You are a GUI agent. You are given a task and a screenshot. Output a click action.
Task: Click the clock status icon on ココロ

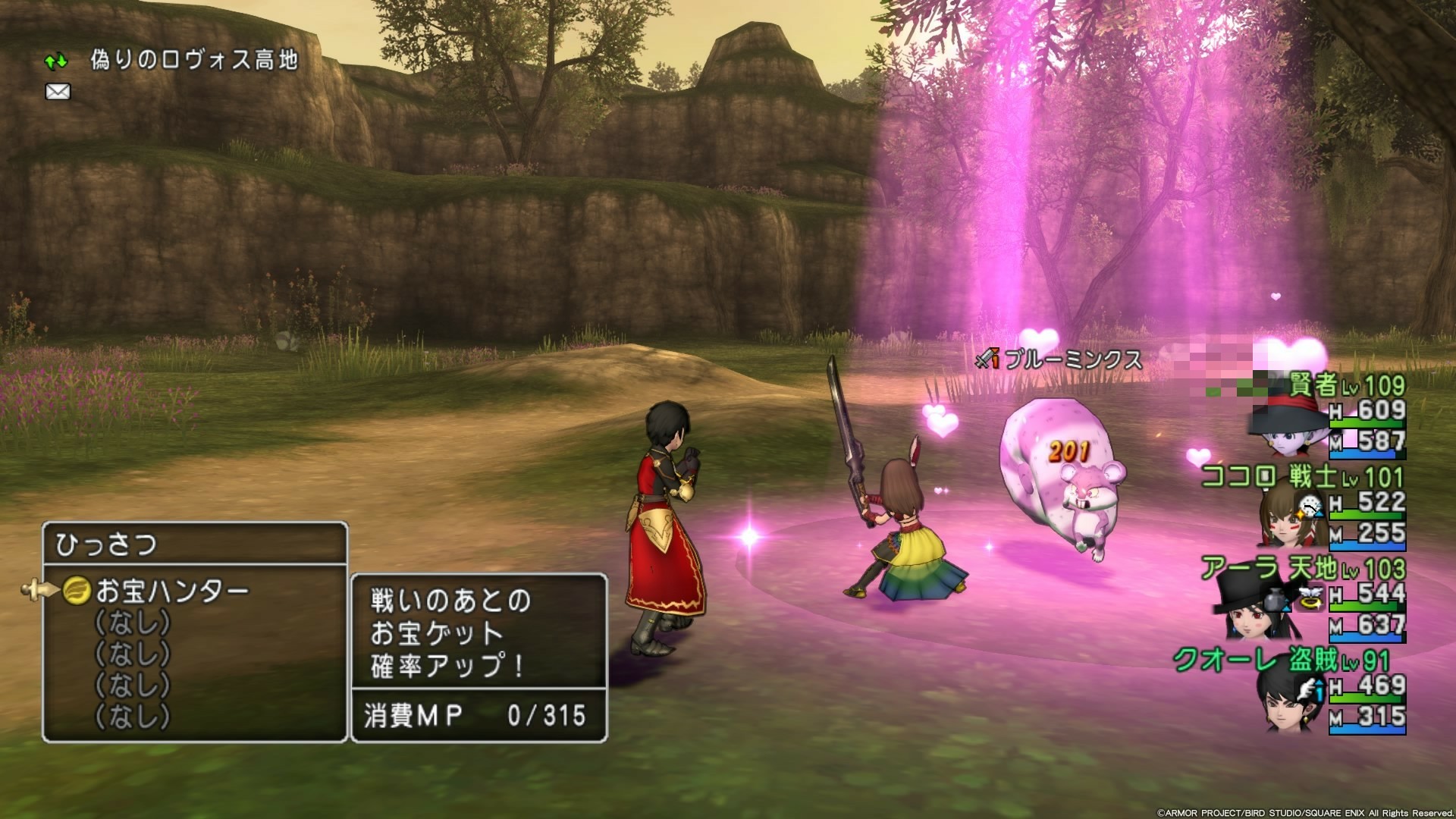[x=1309, y=505]
